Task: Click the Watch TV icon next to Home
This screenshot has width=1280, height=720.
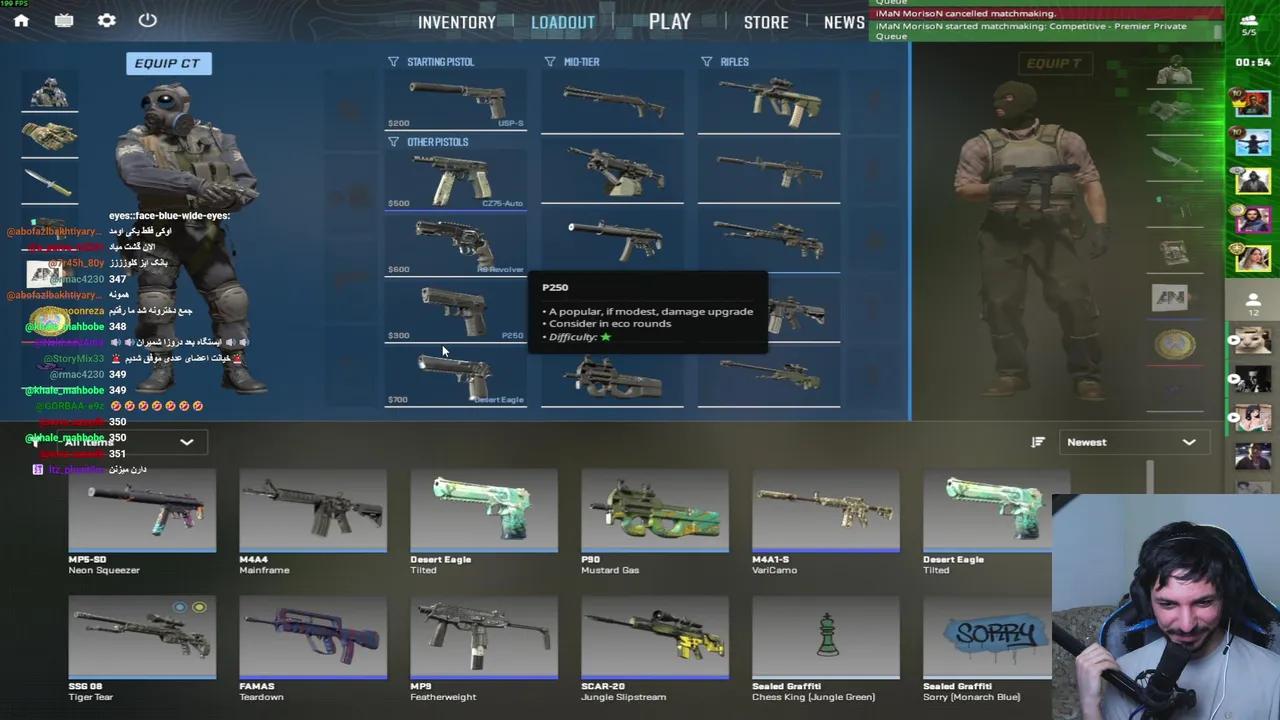Action: point(63,20)
